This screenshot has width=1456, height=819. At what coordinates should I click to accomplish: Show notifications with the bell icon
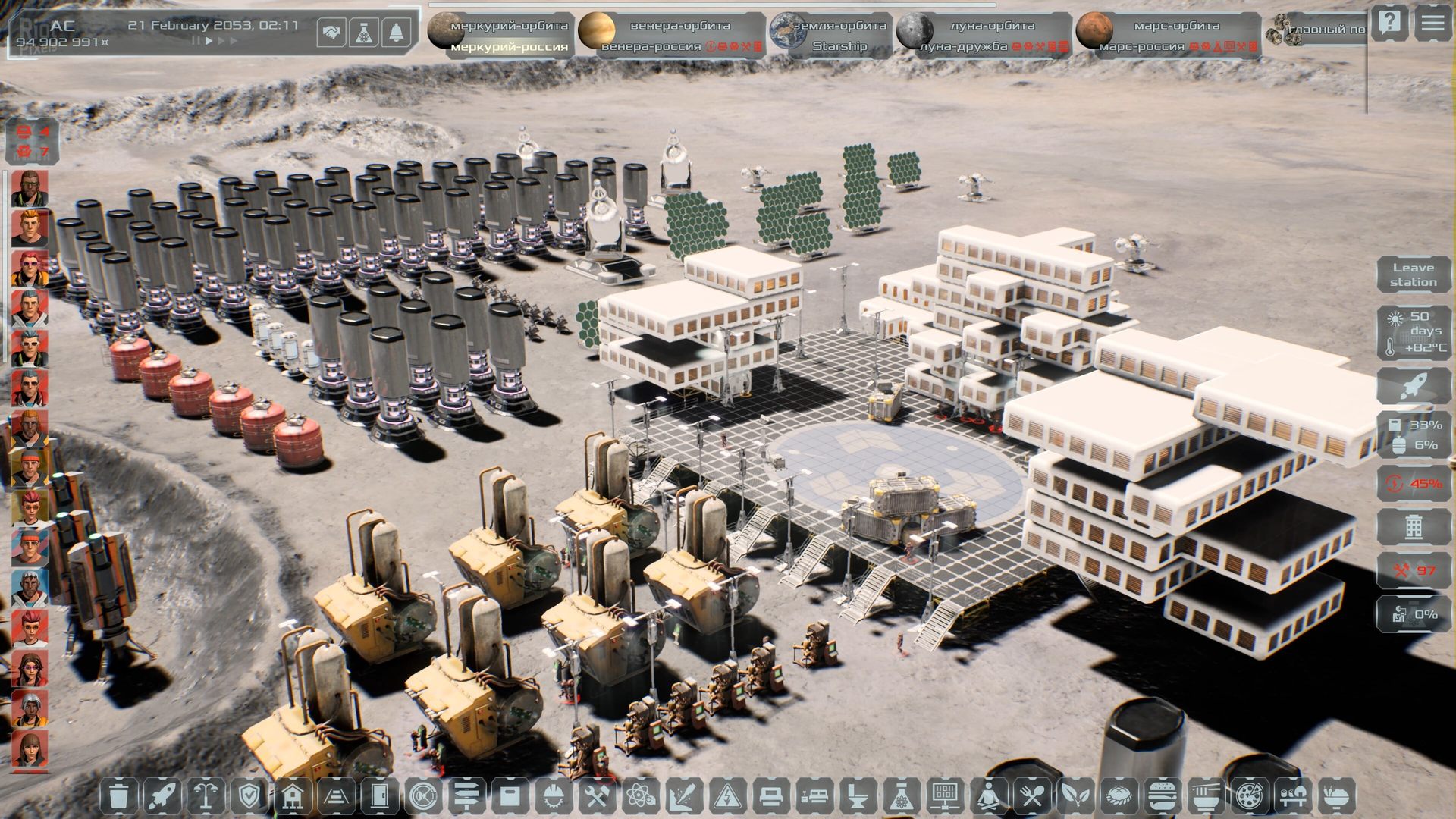[397, 33]
